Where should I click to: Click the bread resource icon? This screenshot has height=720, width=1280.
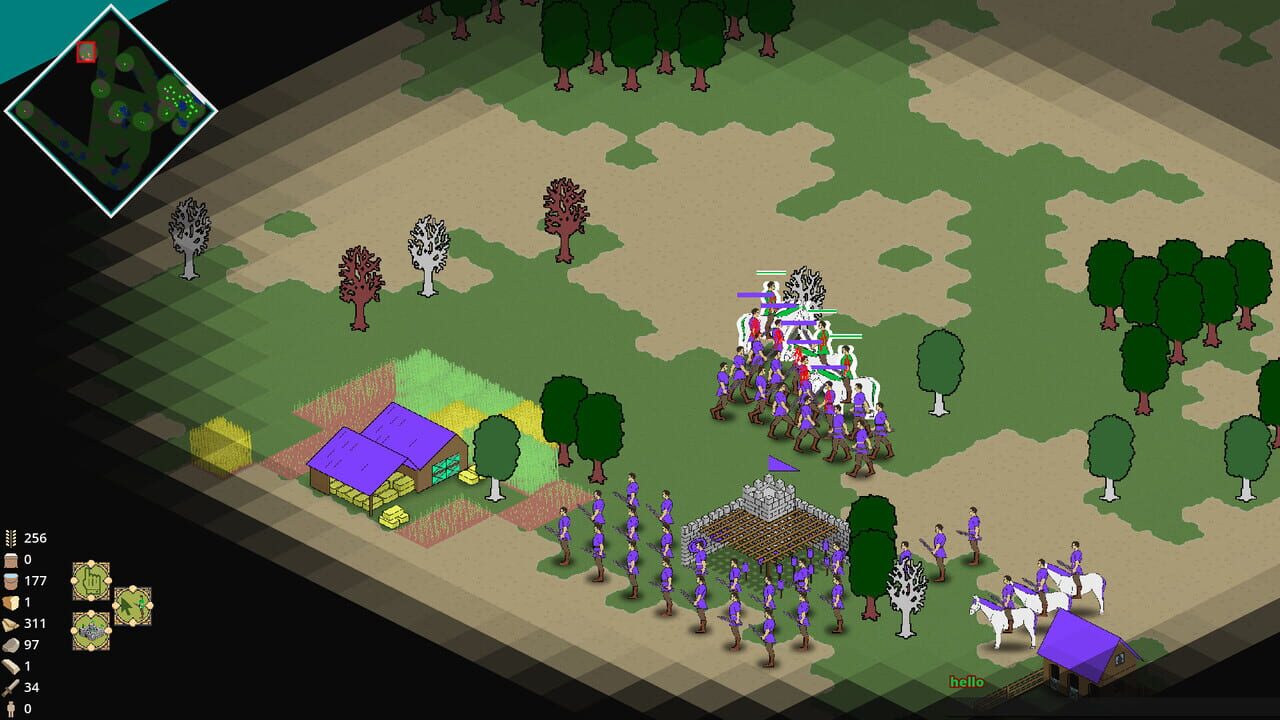[x=10, y=601]
